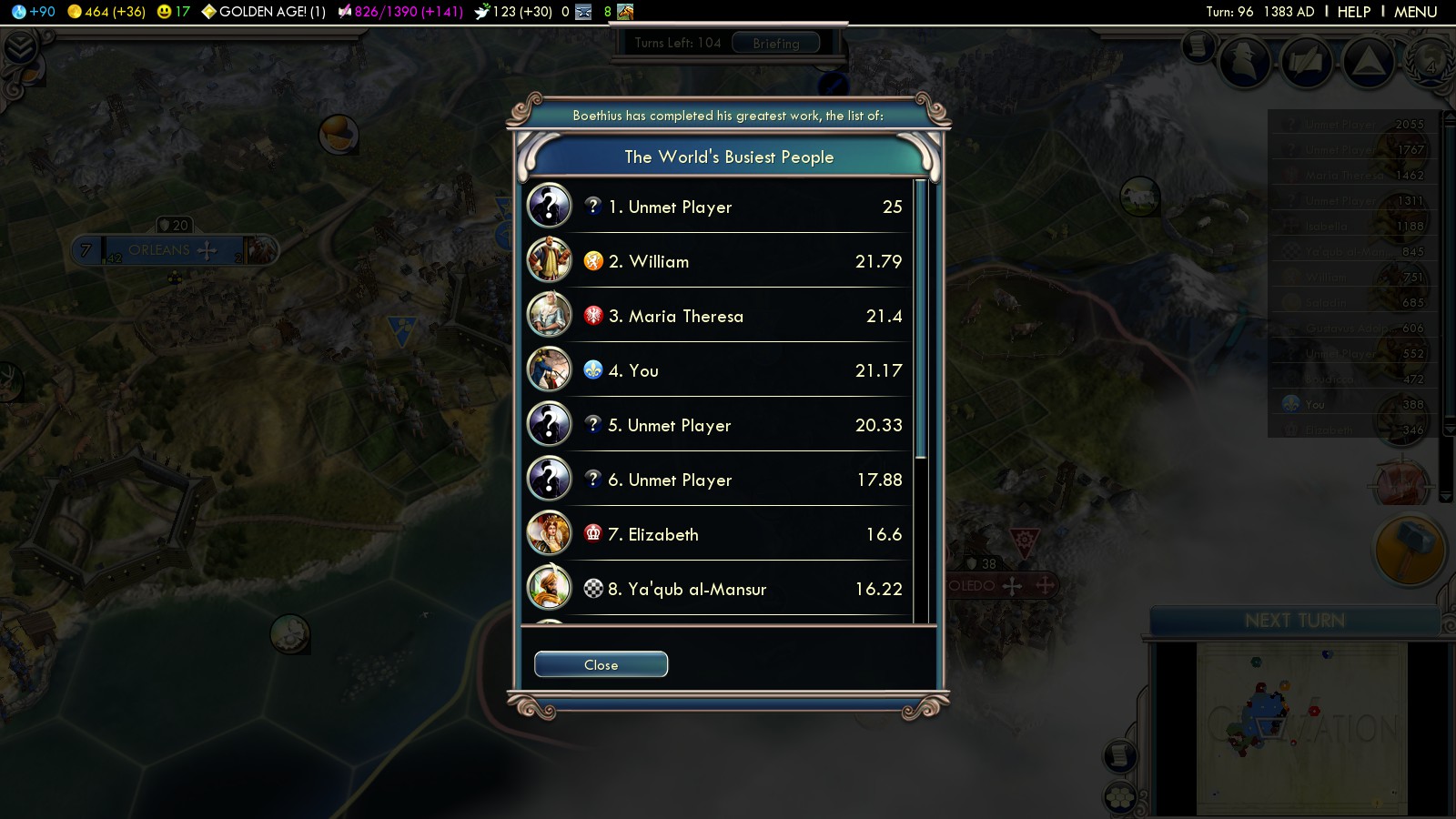Select William's row in the ranking list
Image resolution: width=1456 pixels, height=819 pixels.
[719, 261]
